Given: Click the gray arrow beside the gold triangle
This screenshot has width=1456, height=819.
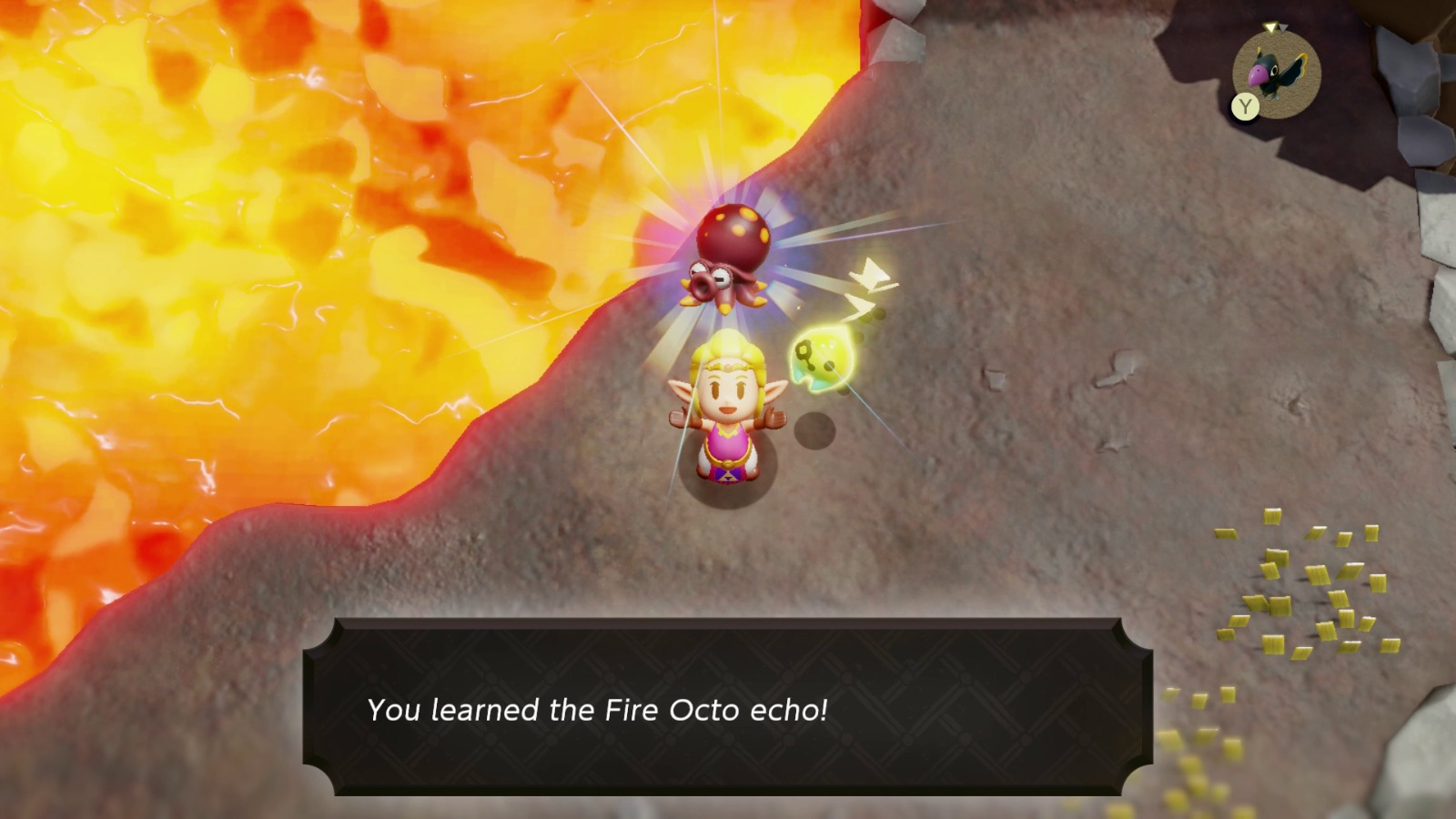Looking at the screenshot, I should [1284, 27].
